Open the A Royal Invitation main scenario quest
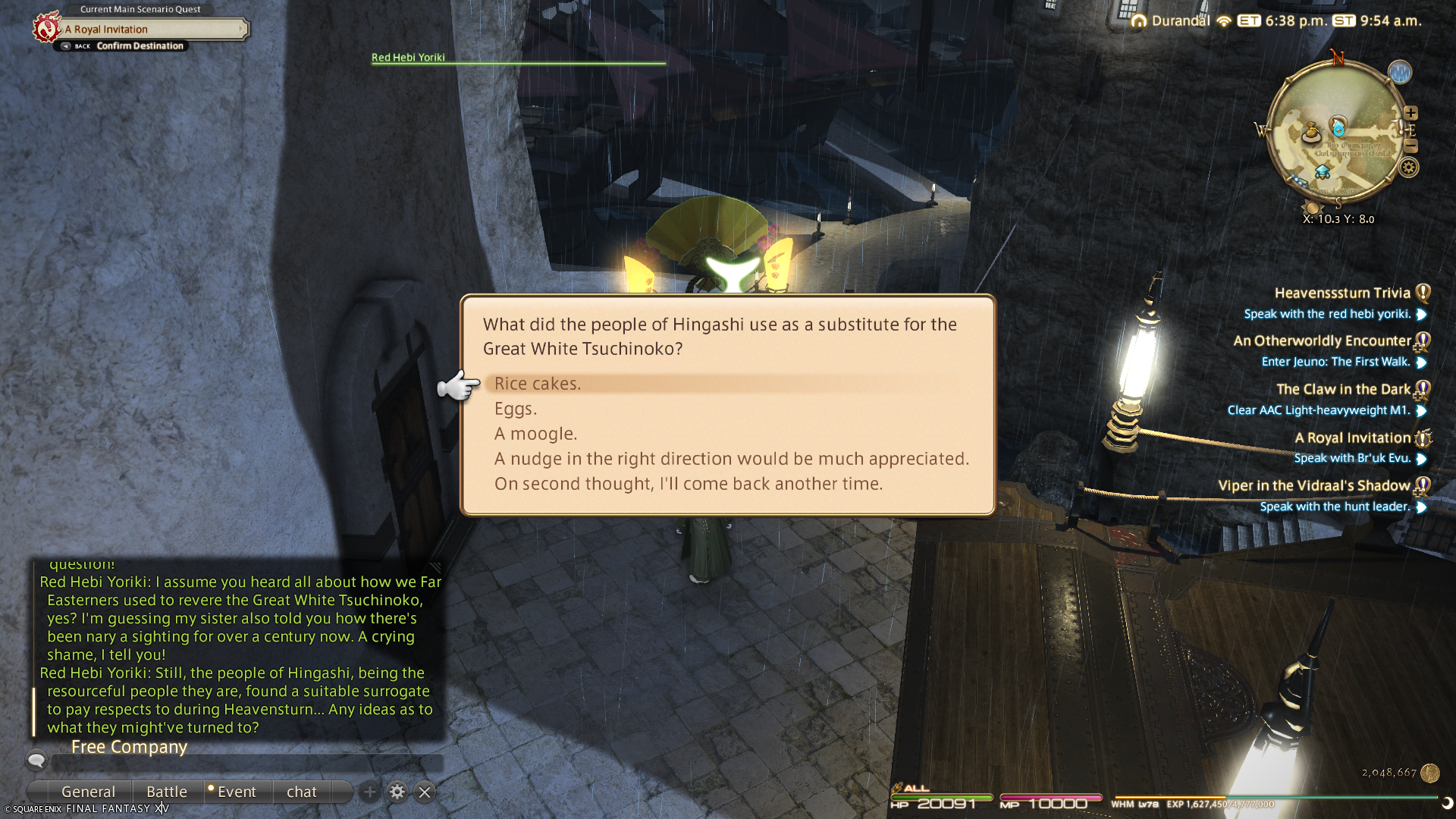Viewport: 1456px width, 819px height. [152, 29]
